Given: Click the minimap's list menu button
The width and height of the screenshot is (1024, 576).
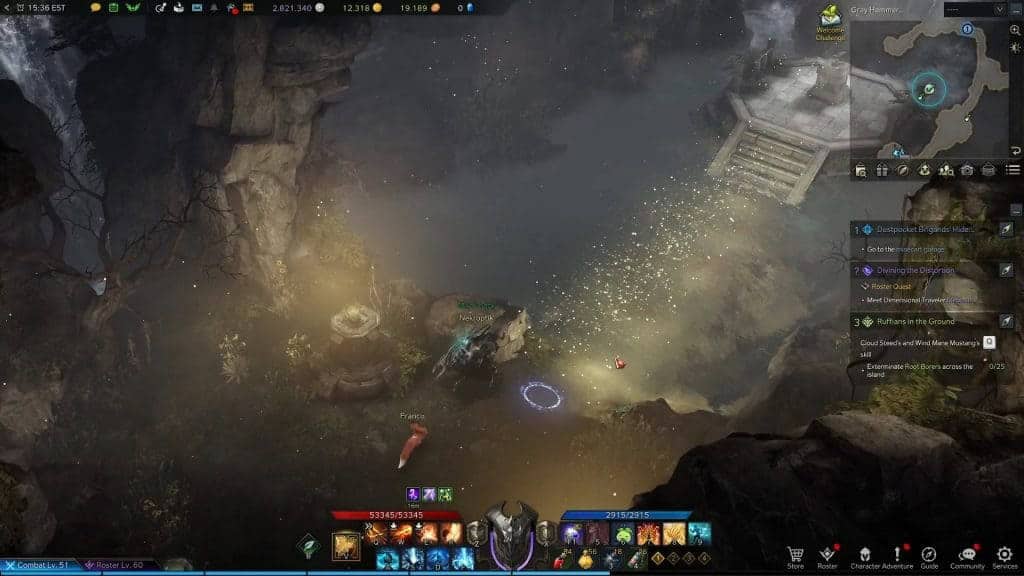Looking at the screenshot, I should pyautogui.click(x=1012, y=170).
